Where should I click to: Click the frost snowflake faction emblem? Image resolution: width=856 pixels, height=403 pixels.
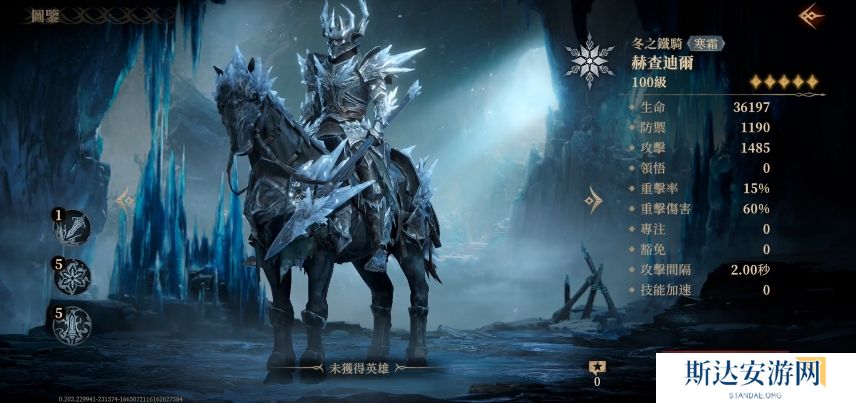(x=589, y=60)
